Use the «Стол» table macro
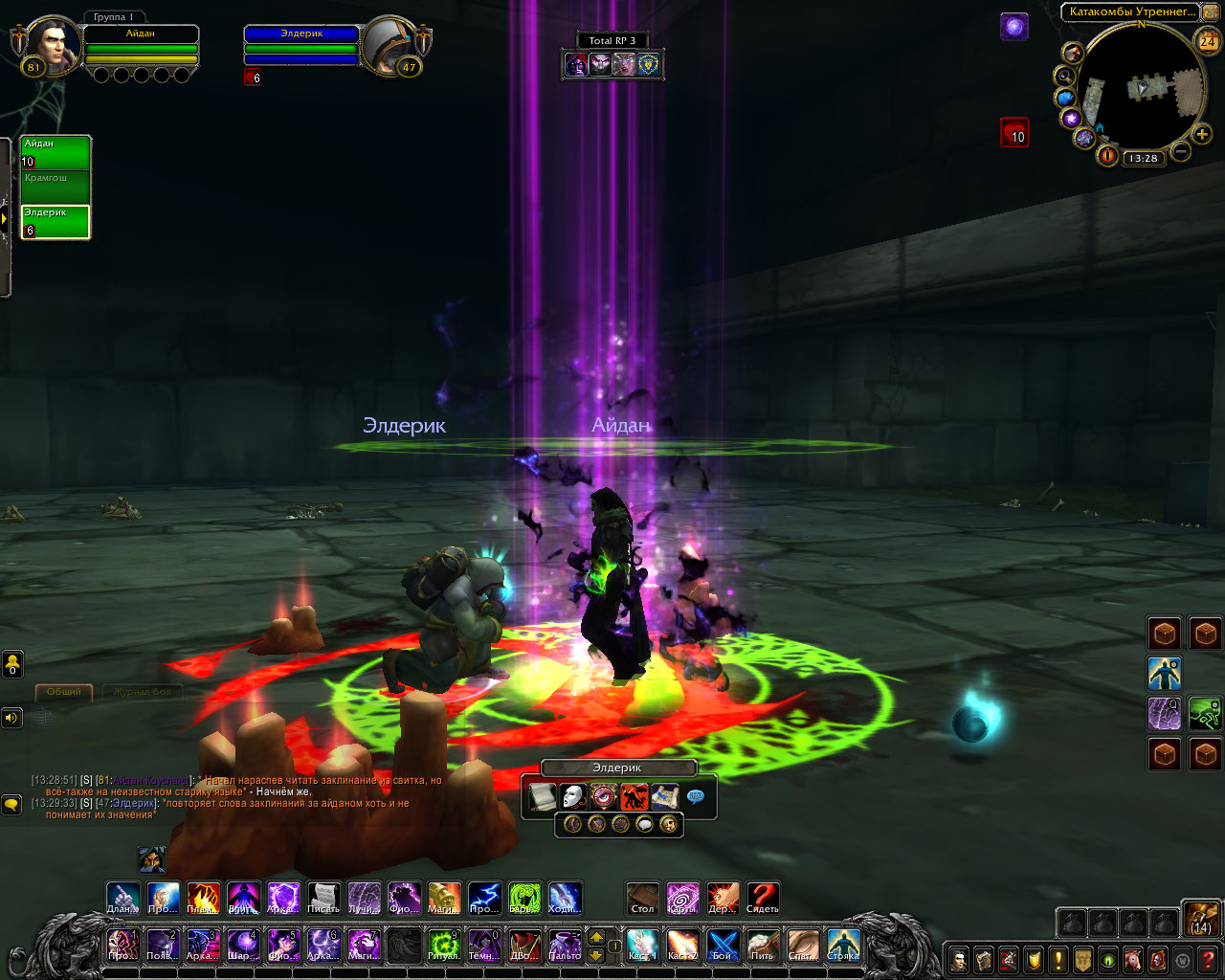Screen dimensions: 1225x980 (642, 898)
